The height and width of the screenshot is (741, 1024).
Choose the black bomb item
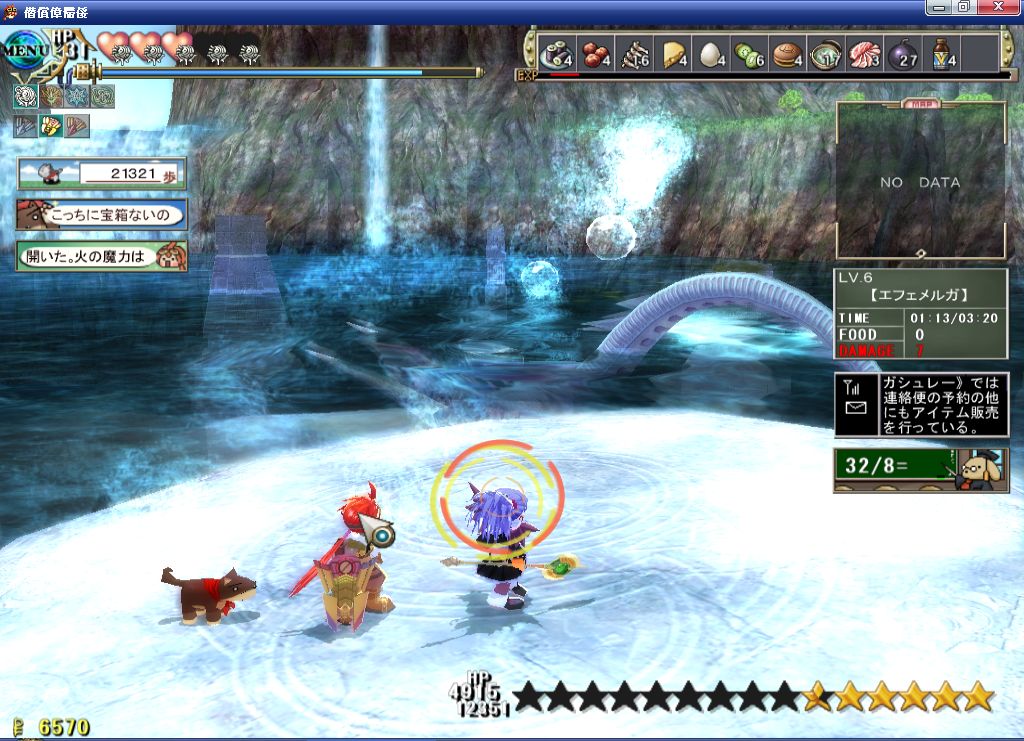(903, 54)
